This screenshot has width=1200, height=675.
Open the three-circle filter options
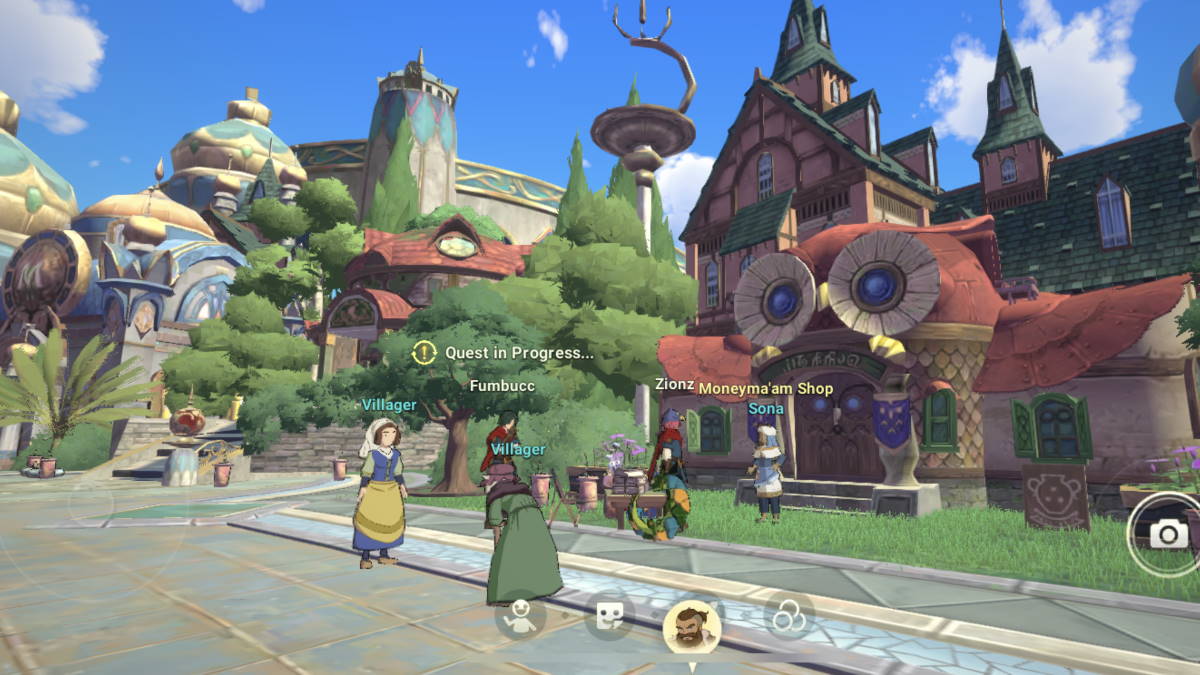coord(789,616)
